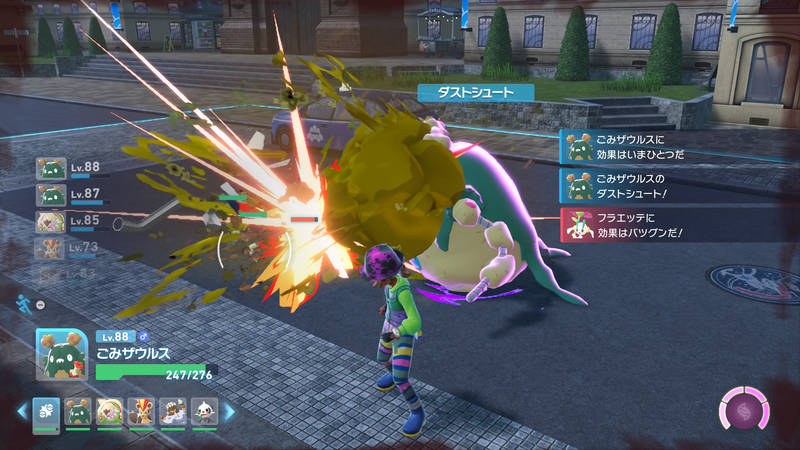Select the Garbodor slot in the party bar
The image size is (800, 450).
[78, 411]
